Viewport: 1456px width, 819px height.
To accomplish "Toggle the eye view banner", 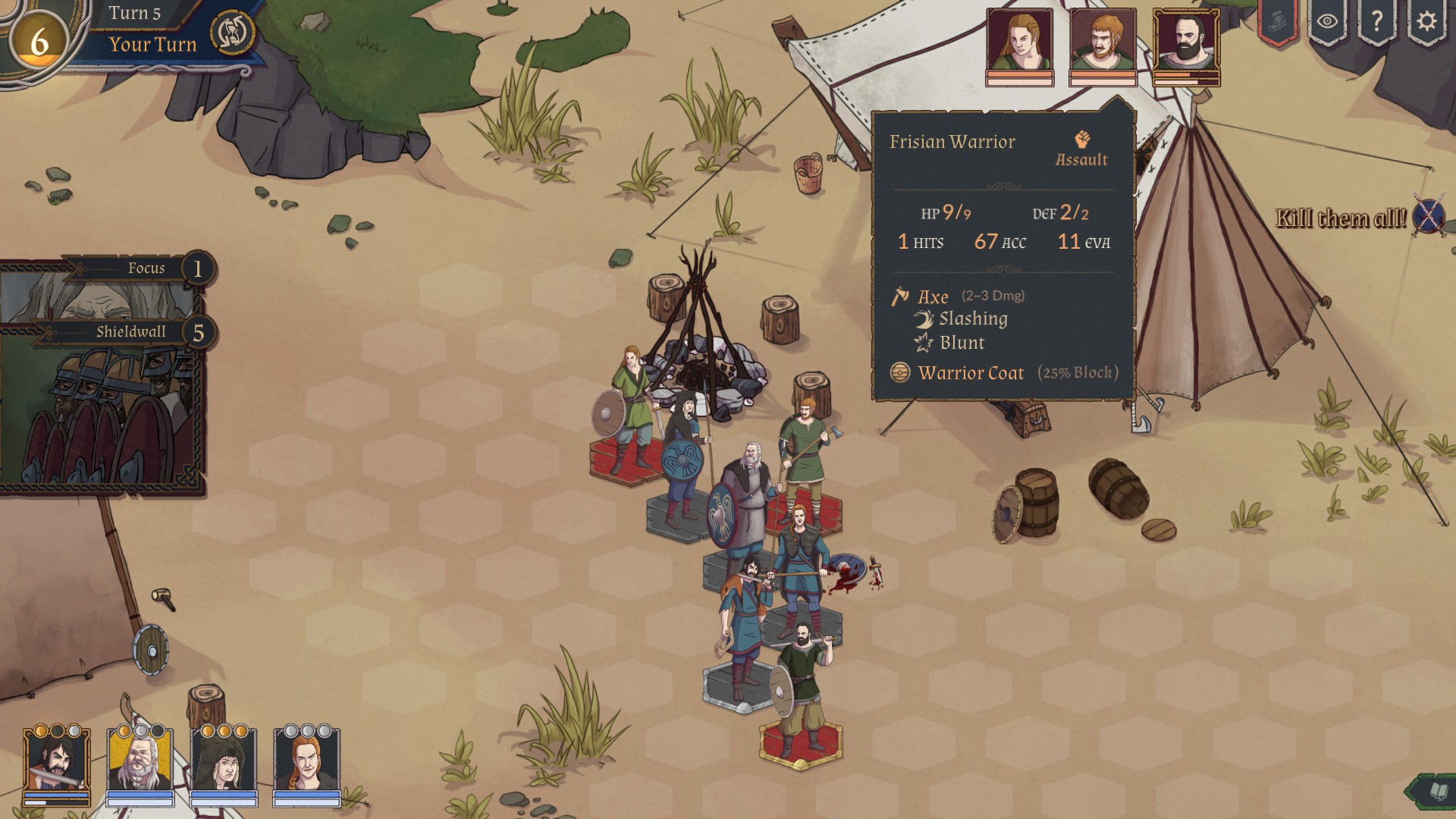I will (x=1327, y=21).
